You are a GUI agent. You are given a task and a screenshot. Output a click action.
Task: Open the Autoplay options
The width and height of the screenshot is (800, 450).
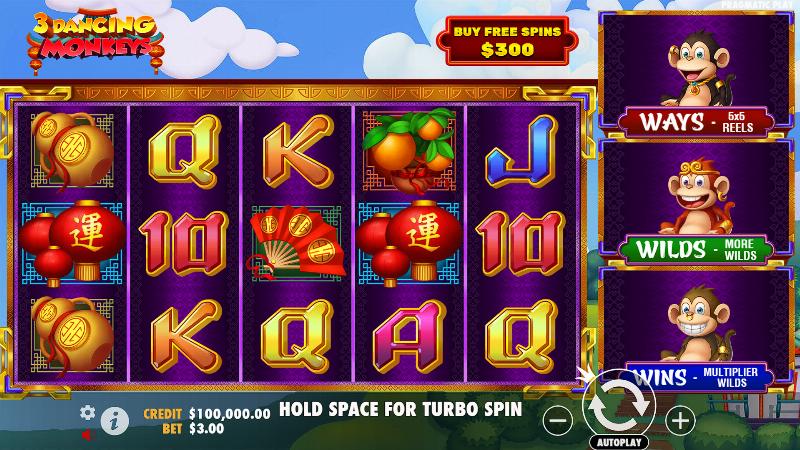[618, 441]
